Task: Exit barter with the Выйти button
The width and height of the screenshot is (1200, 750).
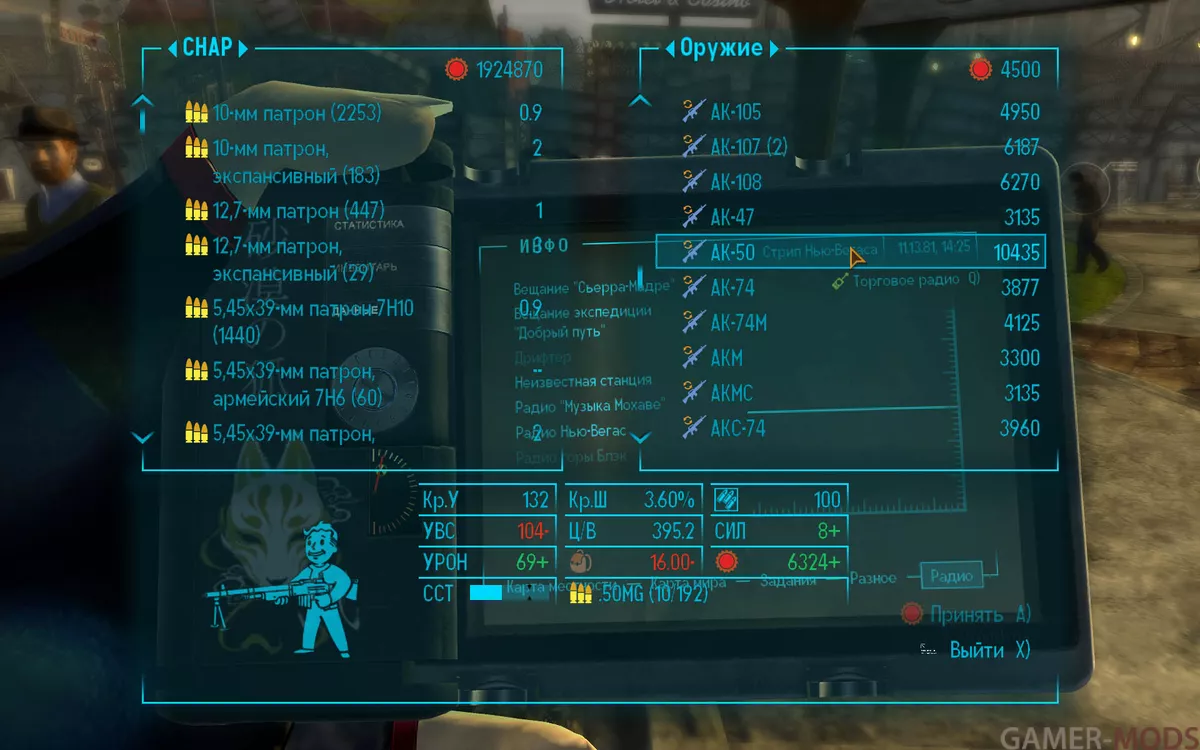Action: [x=976, y=650]
